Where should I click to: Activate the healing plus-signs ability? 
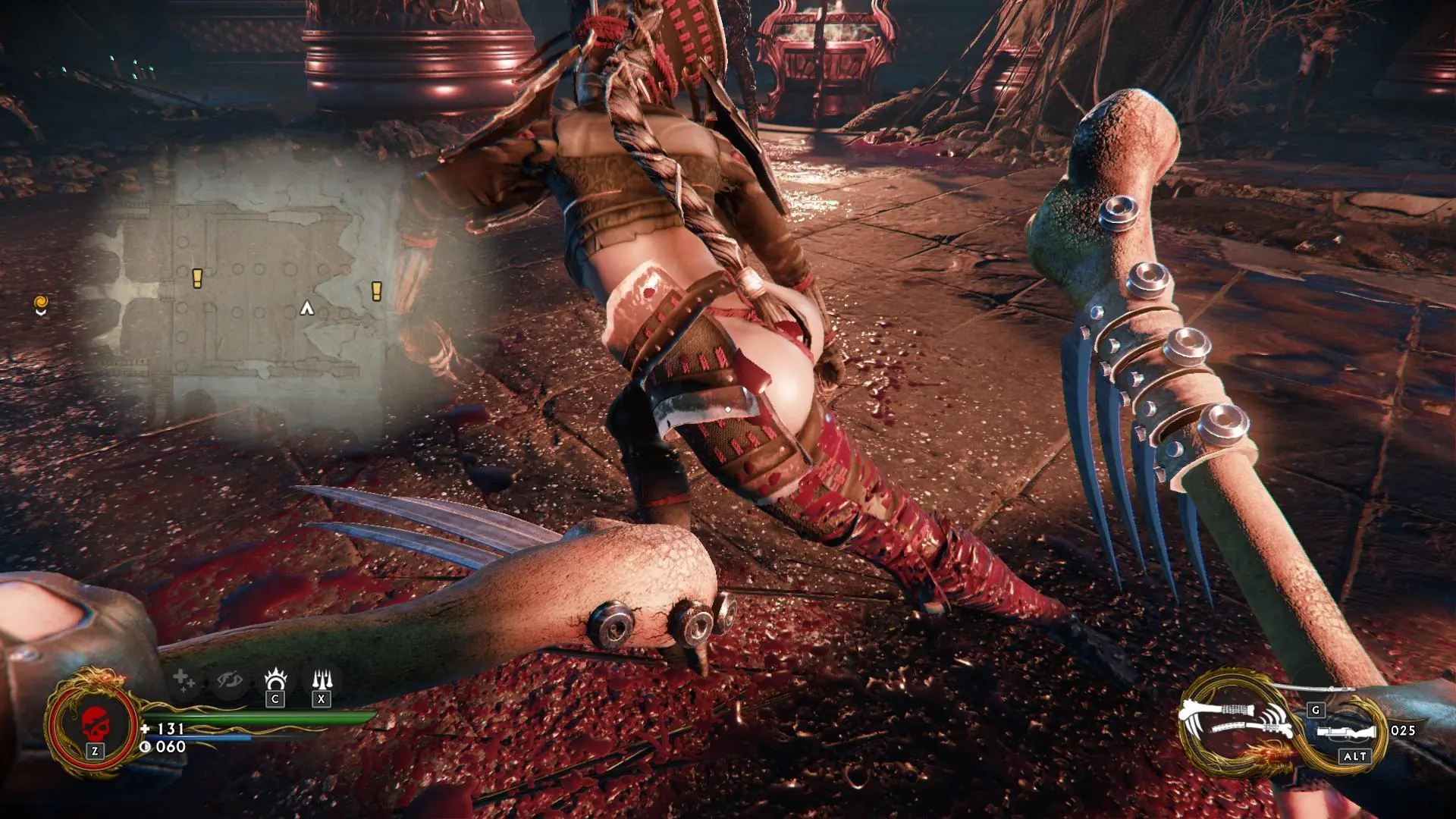[183, 679]
